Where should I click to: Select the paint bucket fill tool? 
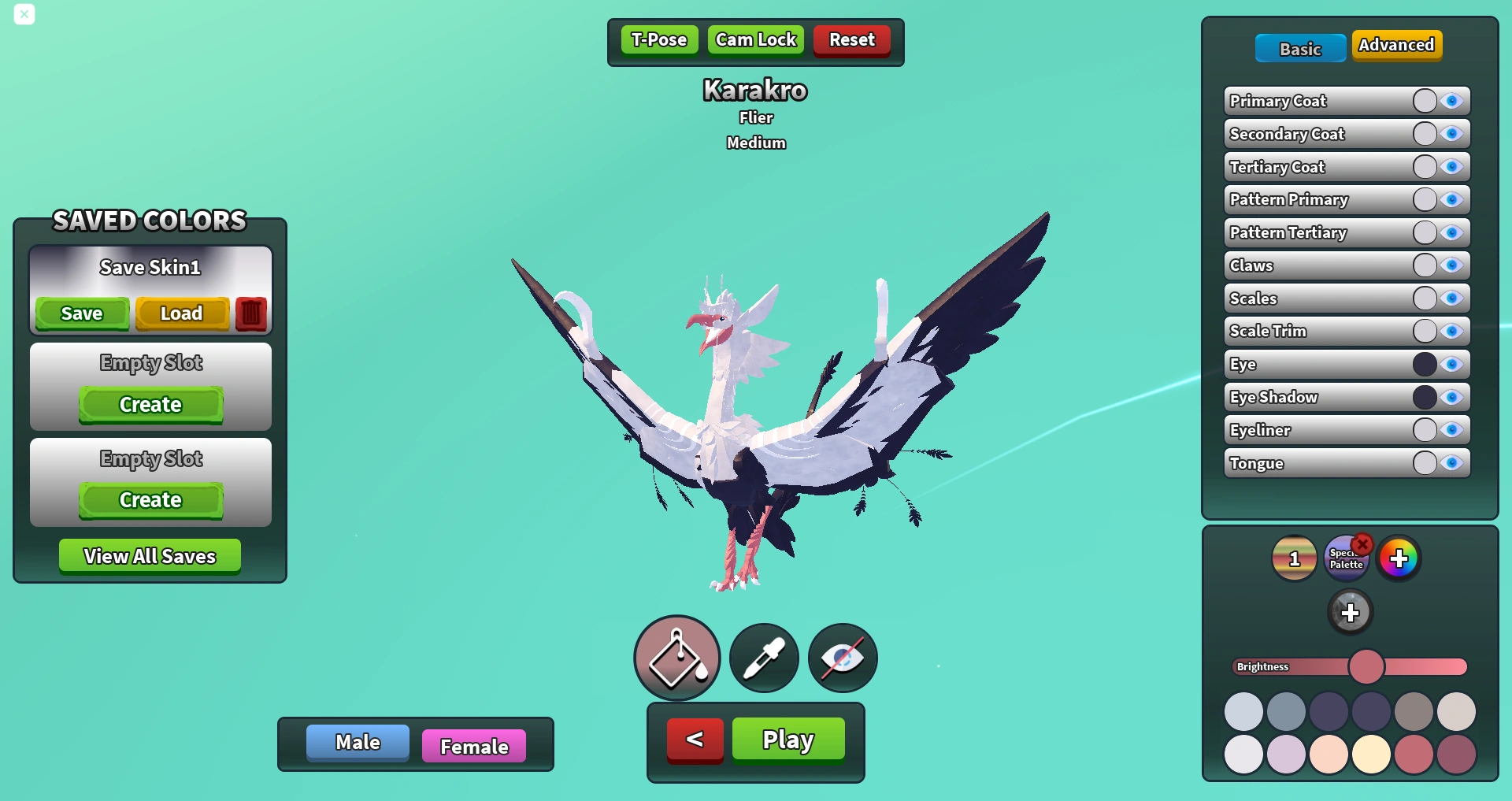tap(676, 658)
